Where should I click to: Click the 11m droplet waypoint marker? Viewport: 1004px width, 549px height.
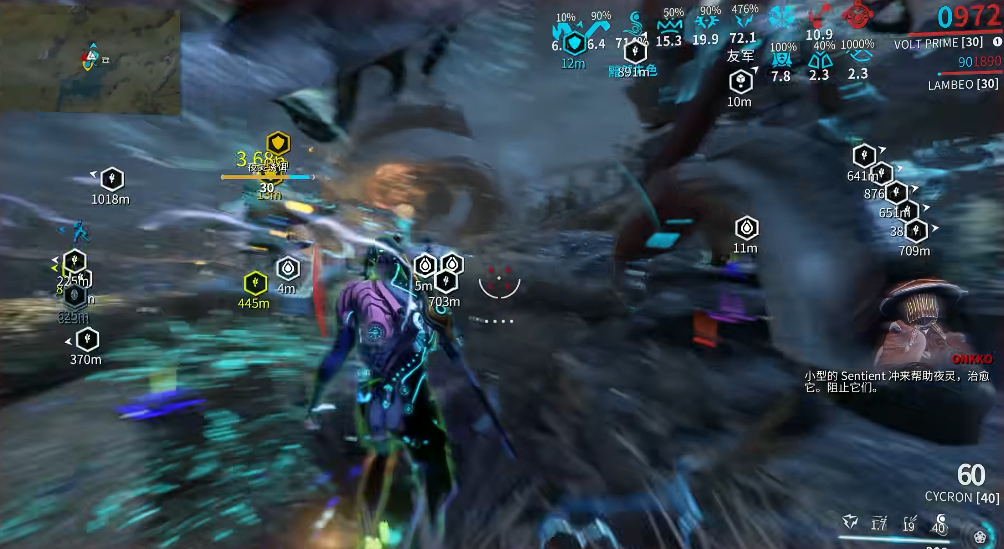pyautogui.click(x=746, y=228)
